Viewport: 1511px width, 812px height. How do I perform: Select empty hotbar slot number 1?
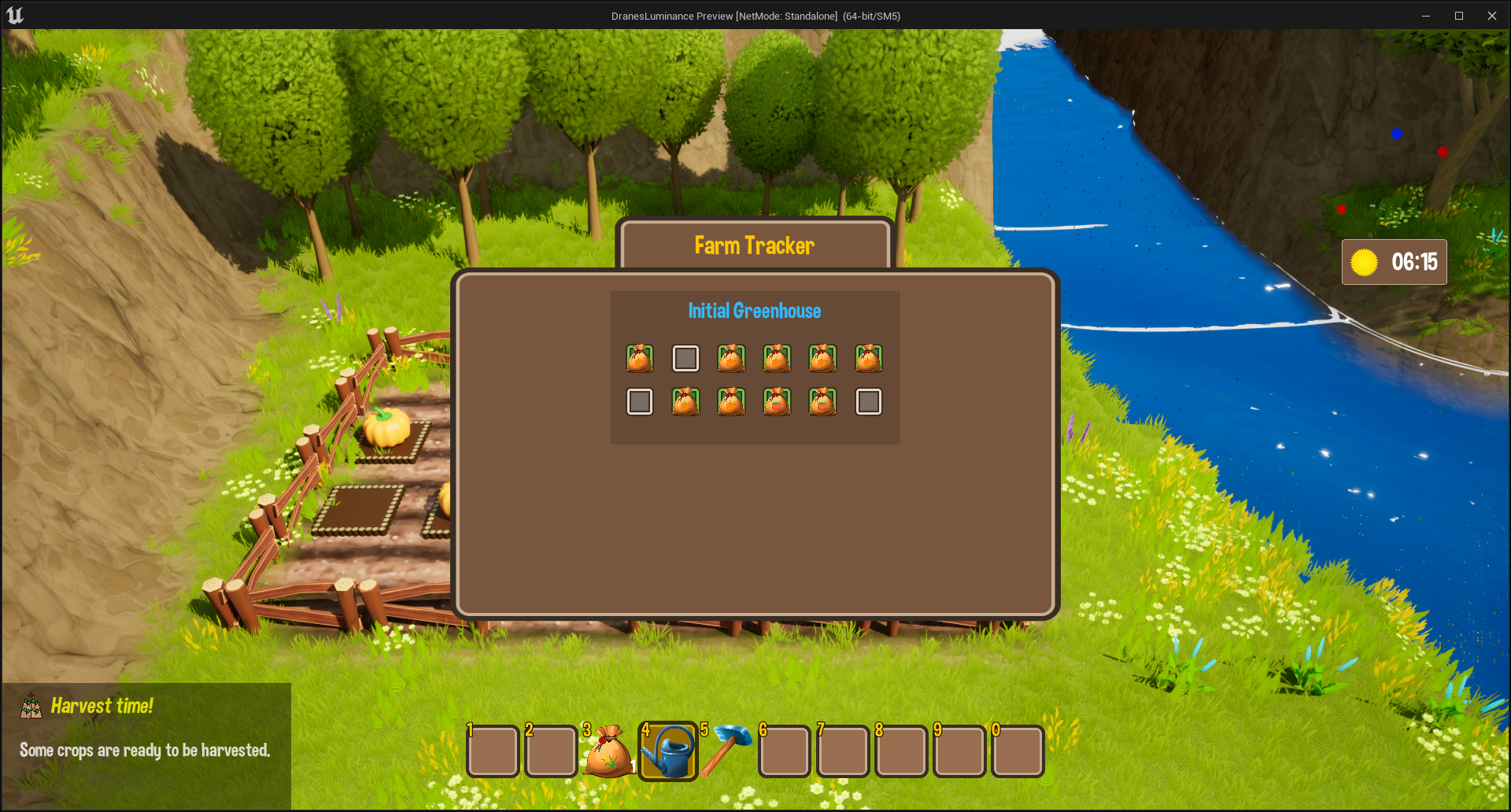coord(493,751)
